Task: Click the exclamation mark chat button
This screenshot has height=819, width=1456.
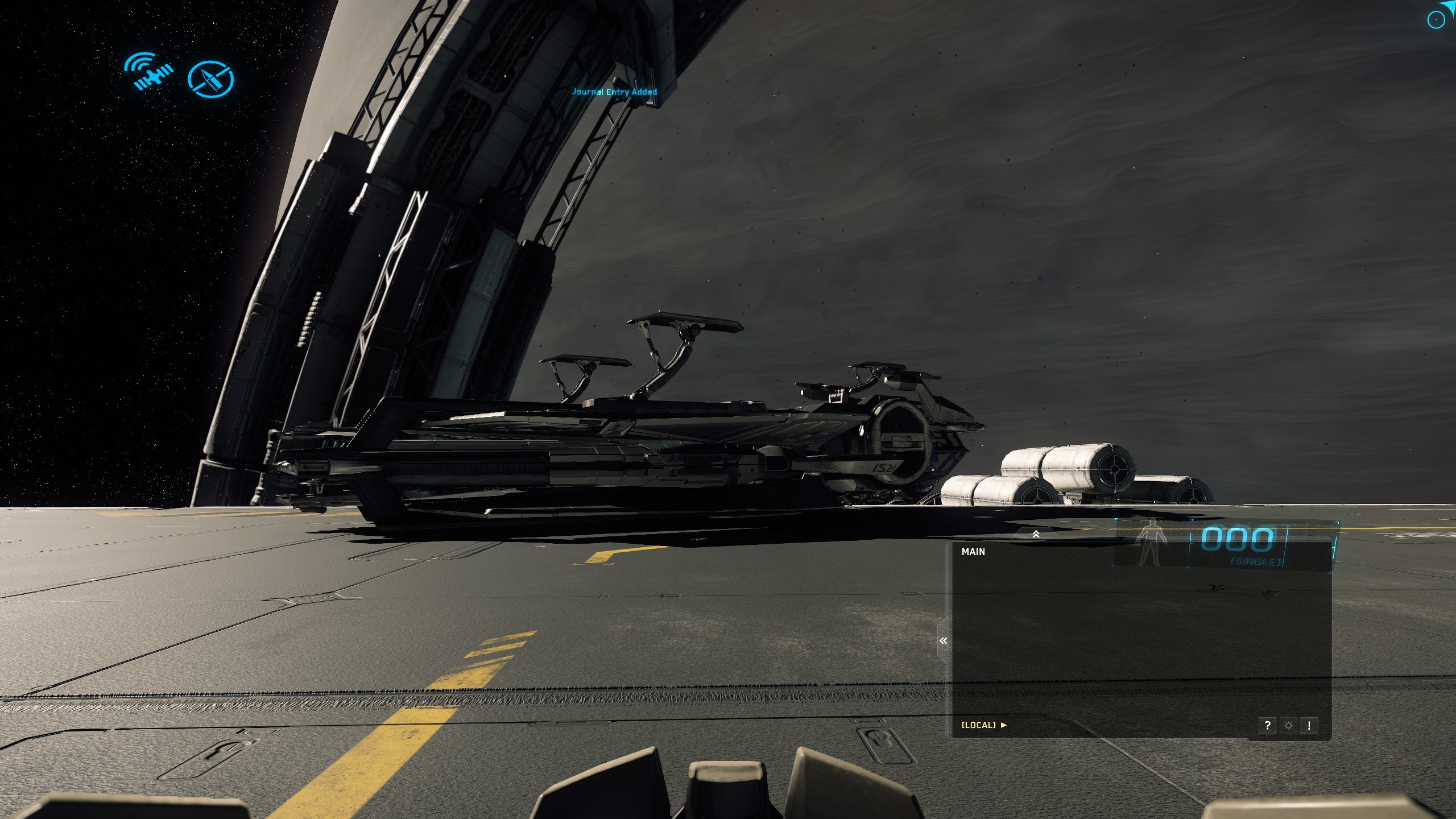Action: tap(1309, 725)
